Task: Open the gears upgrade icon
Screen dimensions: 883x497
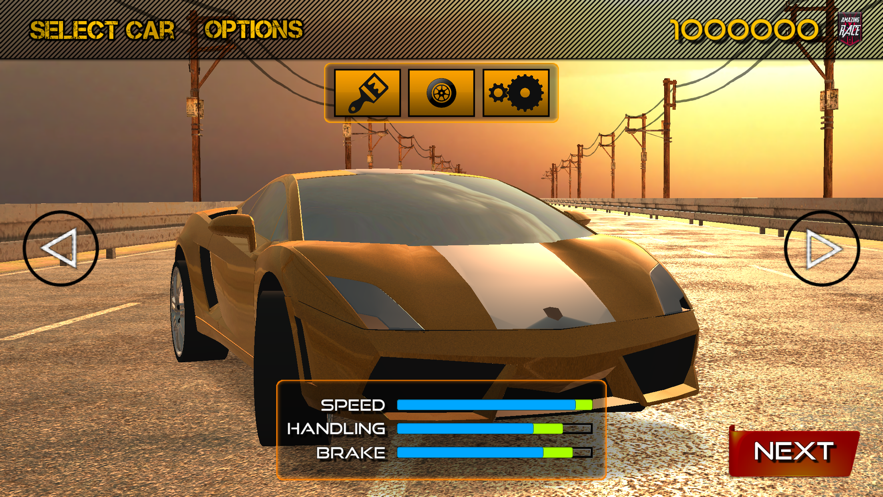Action: click(x=516, y=93)
